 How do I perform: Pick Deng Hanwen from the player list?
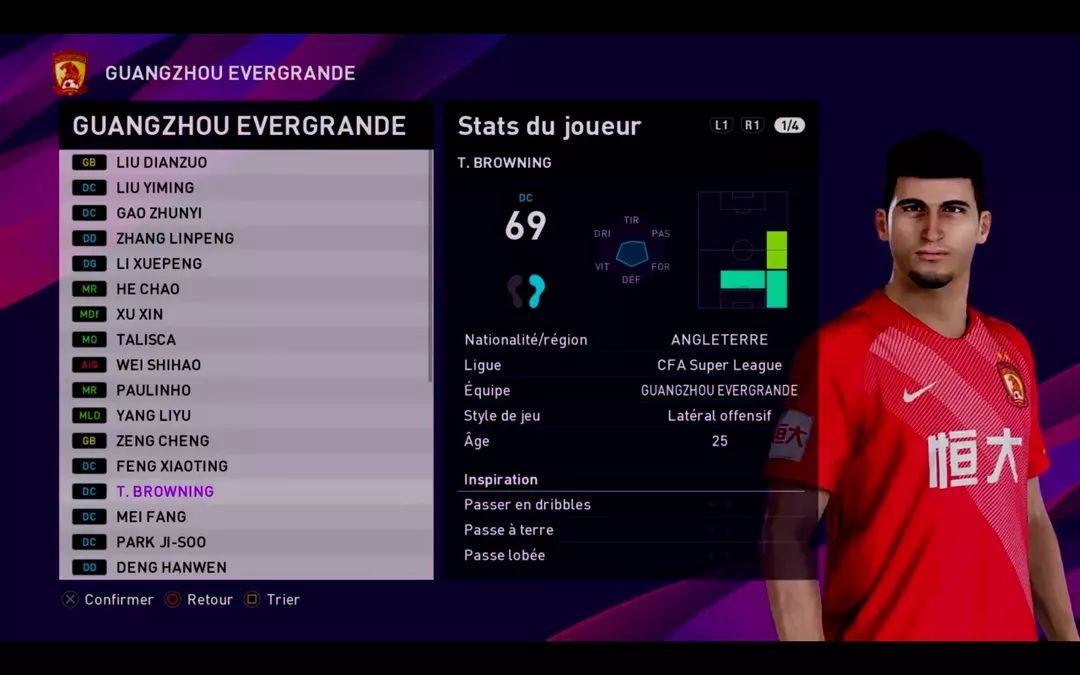(x=245, y=567)
